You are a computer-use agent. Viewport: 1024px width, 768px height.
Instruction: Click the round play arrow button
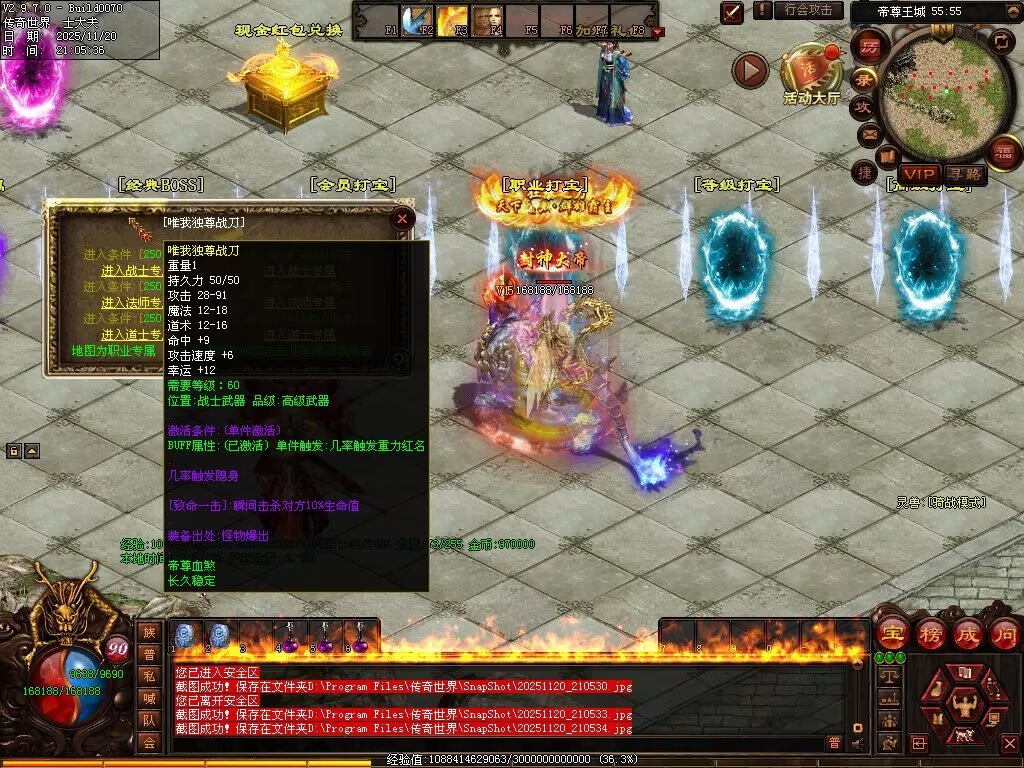click(750, 71)
